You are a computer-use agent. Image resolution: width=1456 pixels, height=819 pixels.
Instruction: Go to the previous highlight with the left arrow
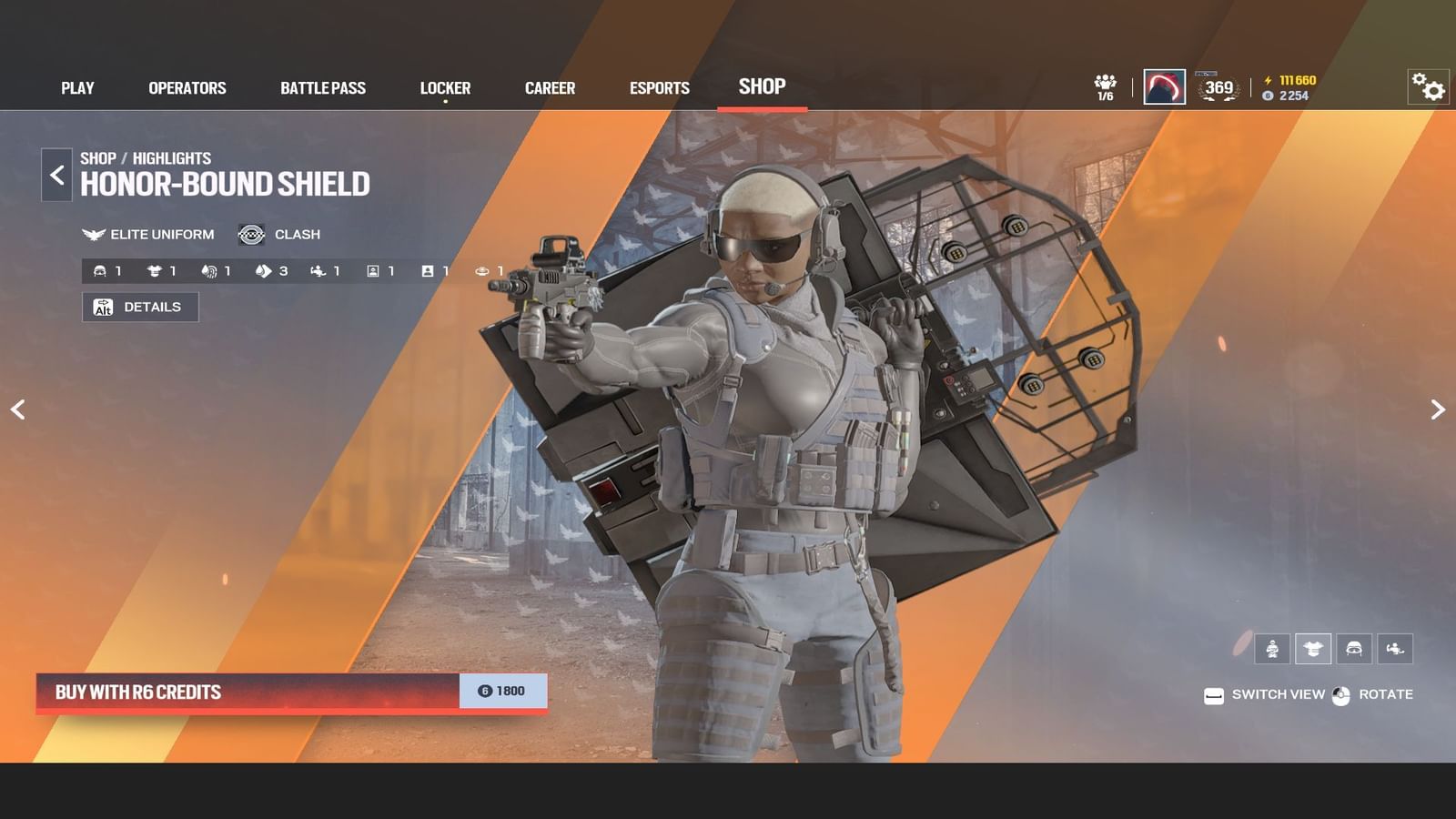click(18, 409)
